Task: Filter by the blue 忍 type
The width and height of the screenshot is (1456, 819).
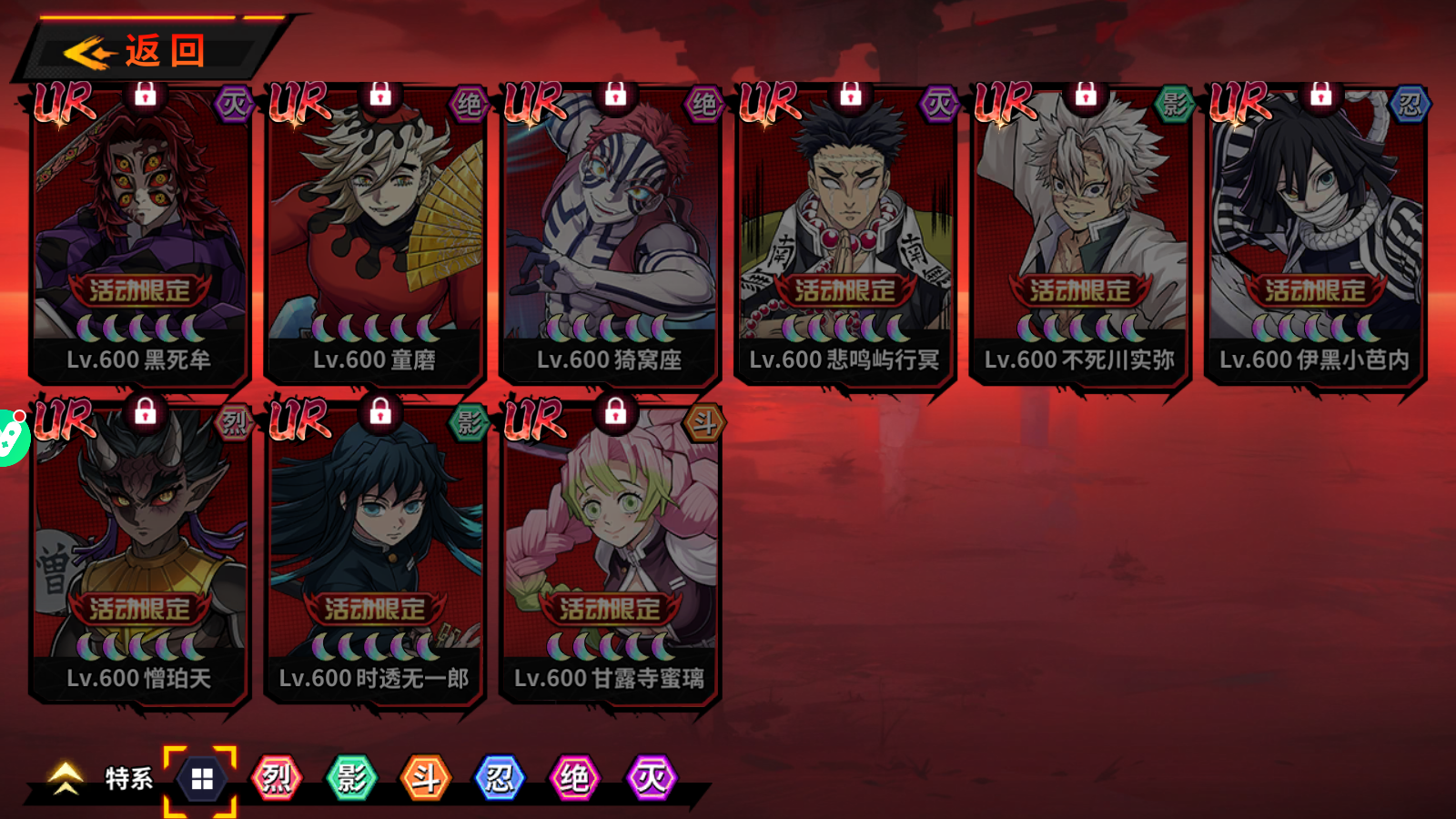Action: [500, 779]
